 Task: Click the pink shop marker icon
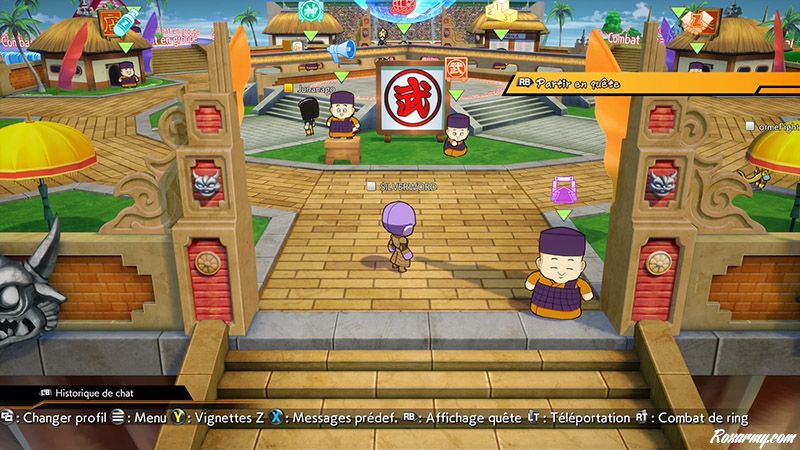pos(563,190)
